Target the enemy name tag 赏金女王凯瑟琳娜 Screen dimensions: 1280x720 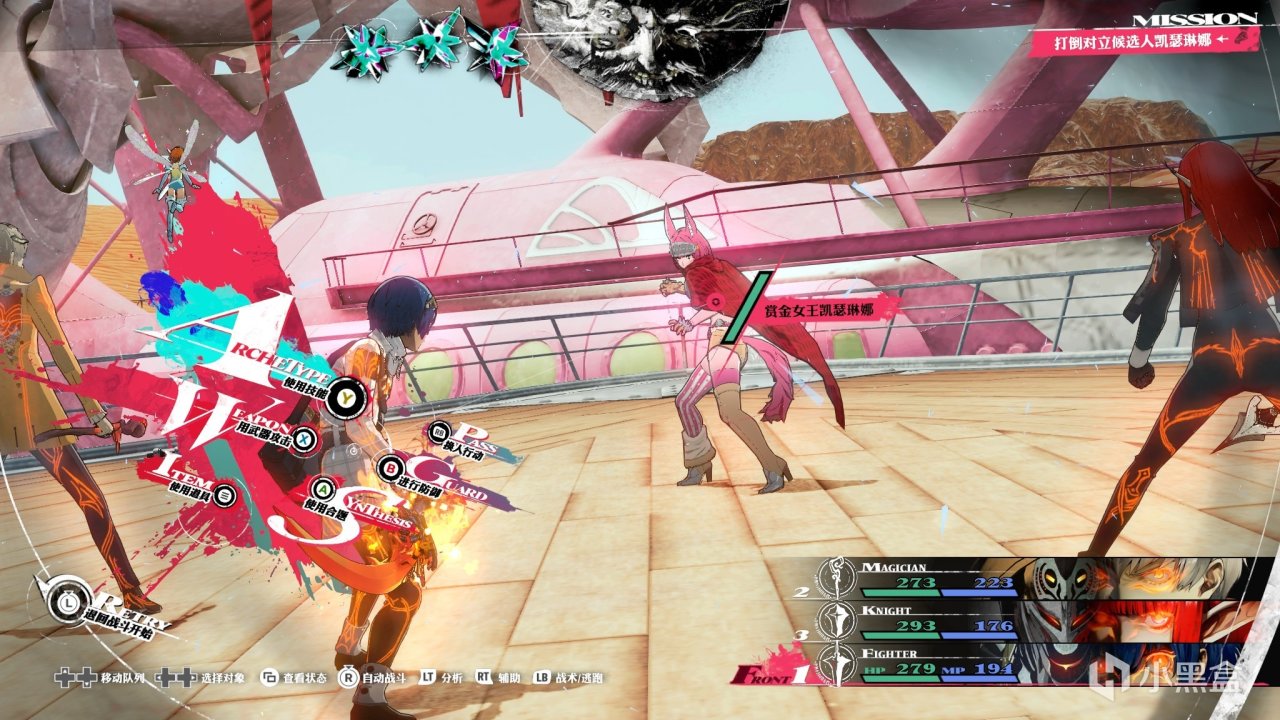pos(818,308)
